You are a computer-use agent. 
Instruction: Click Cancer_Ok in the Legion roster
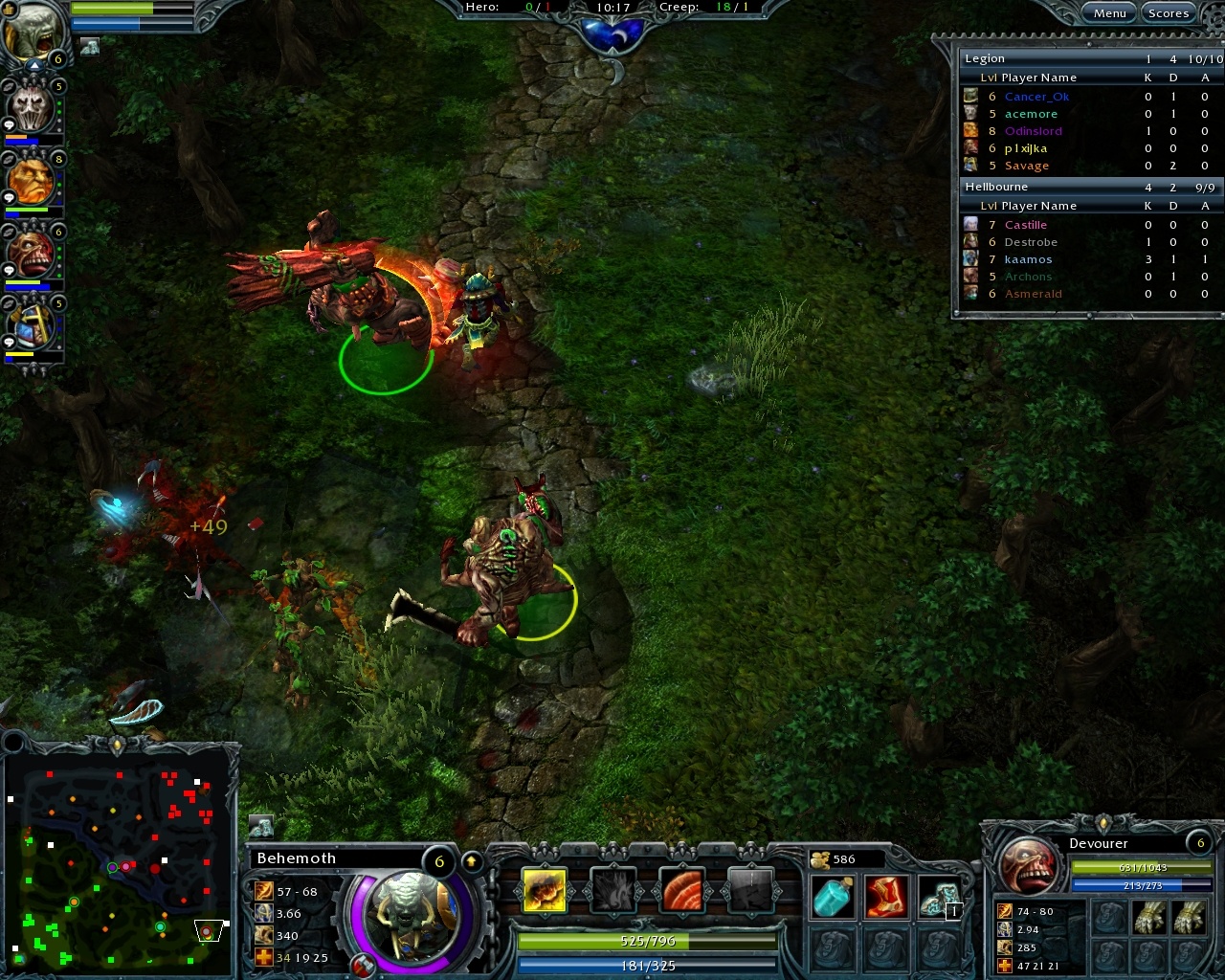tap(1036, 97)
